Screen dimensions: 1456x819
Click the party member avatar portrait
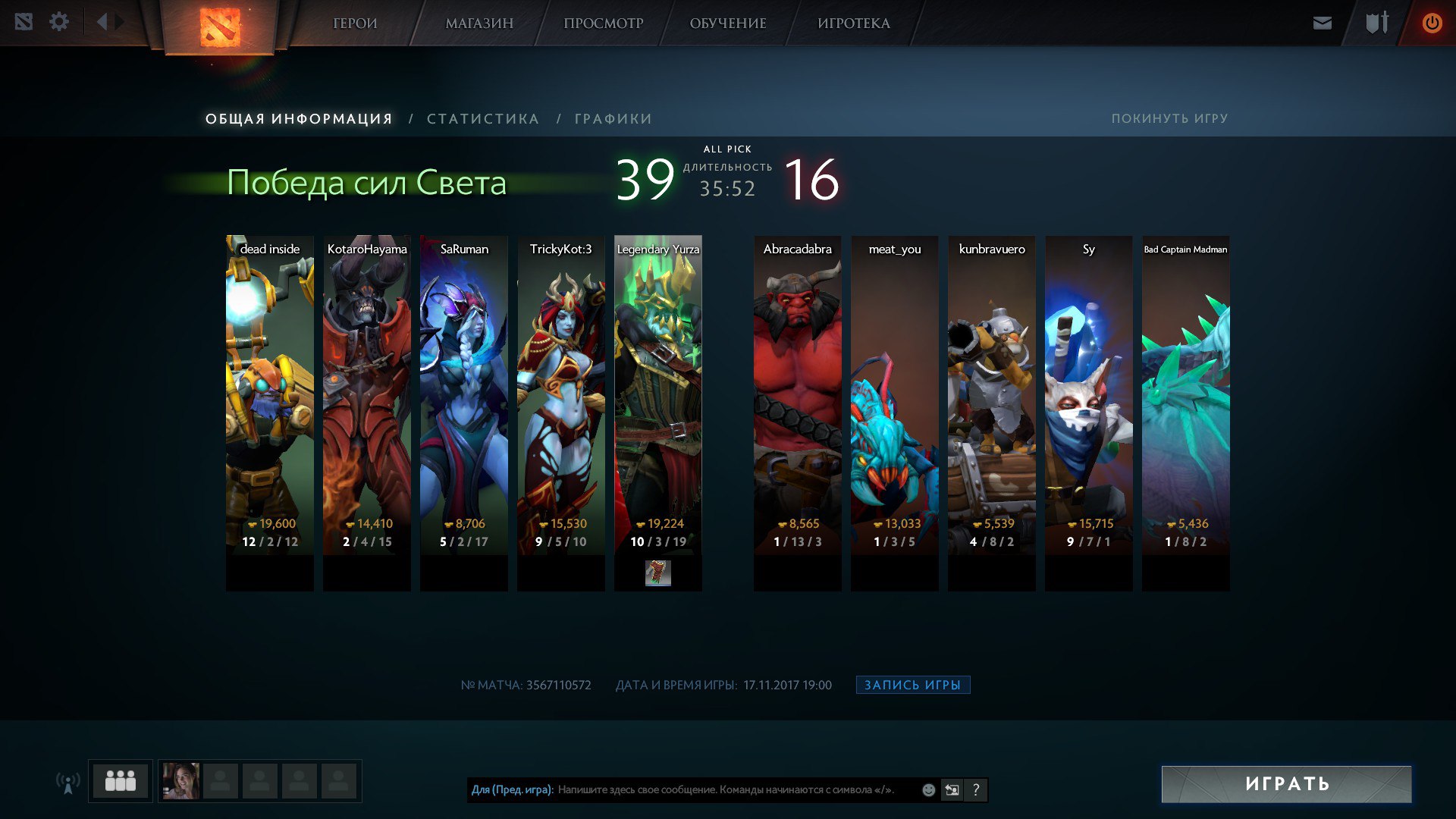tap(181, 781)
